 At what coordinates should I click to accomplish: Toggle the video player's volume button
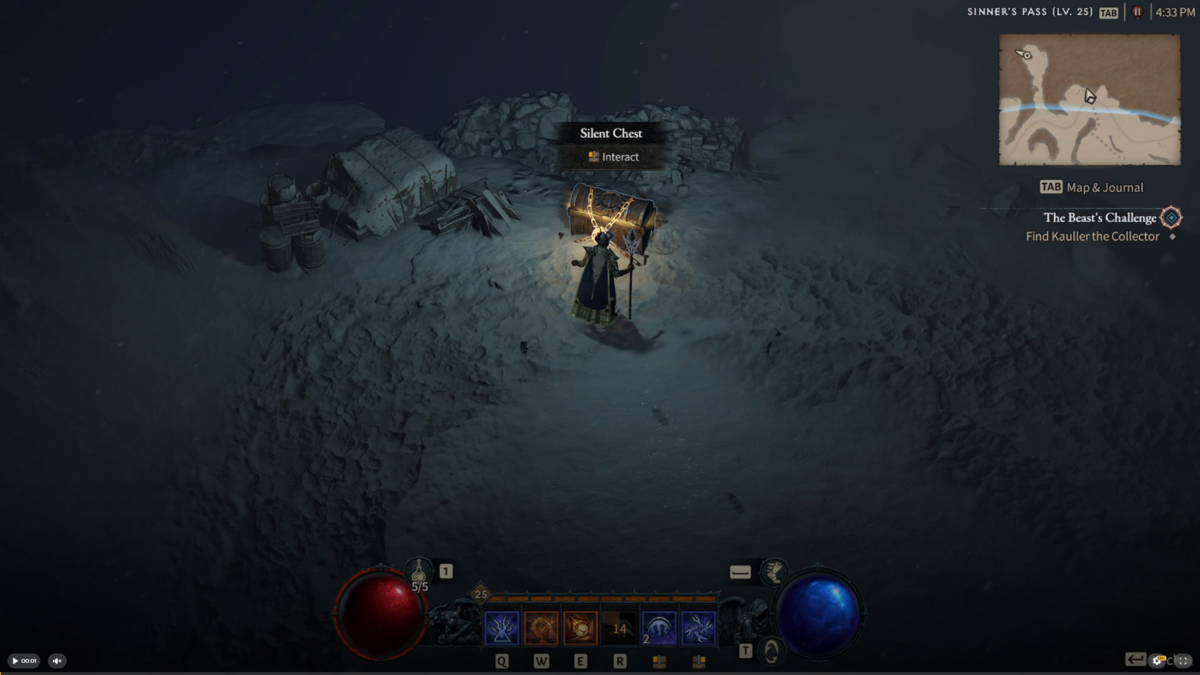[57, 660]
